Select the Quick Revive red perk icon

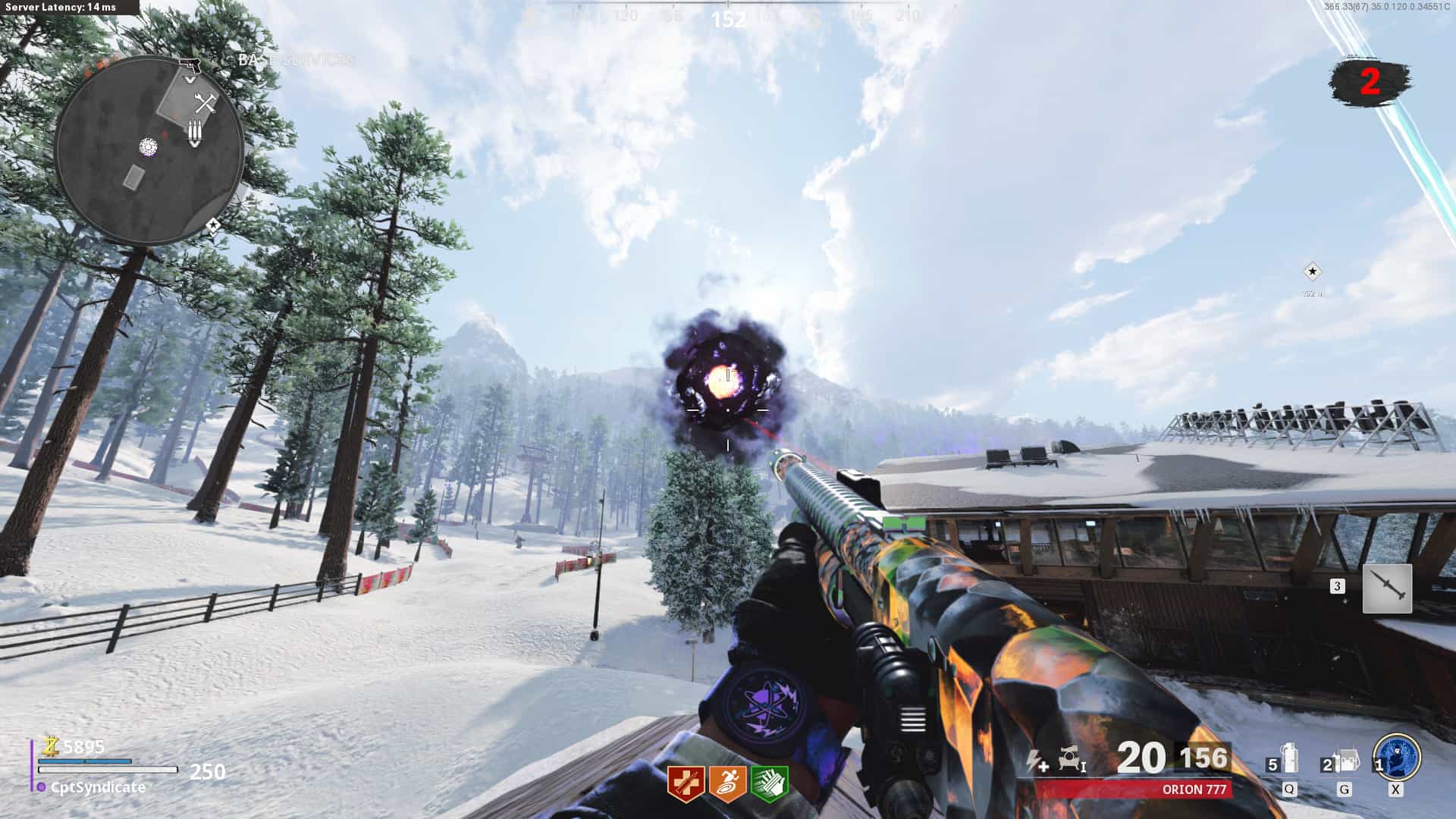[x=686, y=783]
